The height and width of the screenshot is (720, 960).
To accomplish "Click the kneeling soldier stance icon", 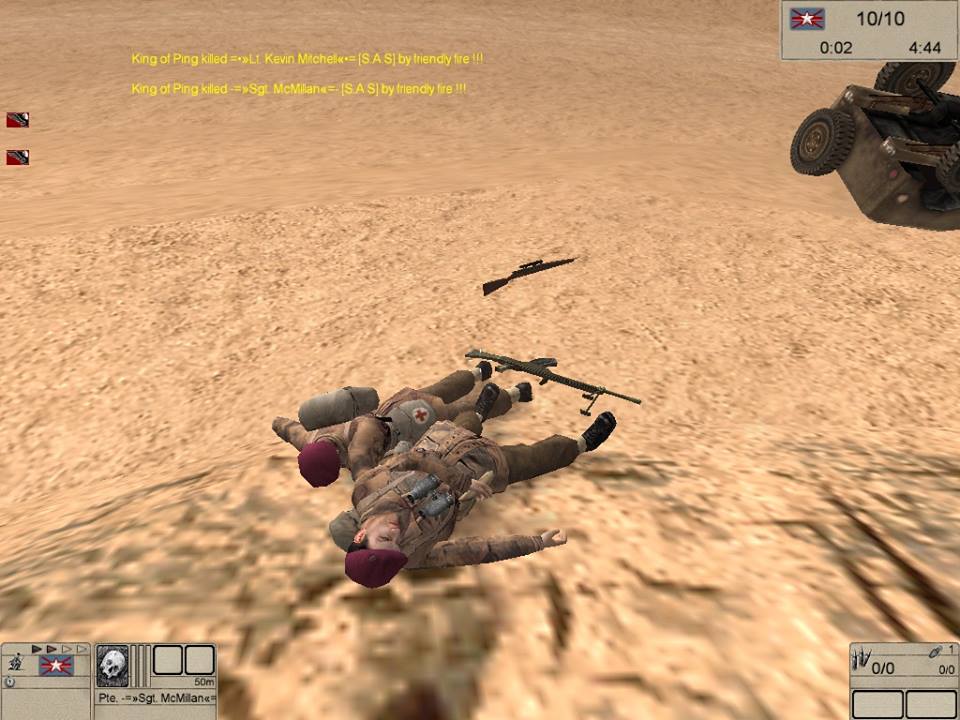I will pyautogui.click(x=16, y=662).
